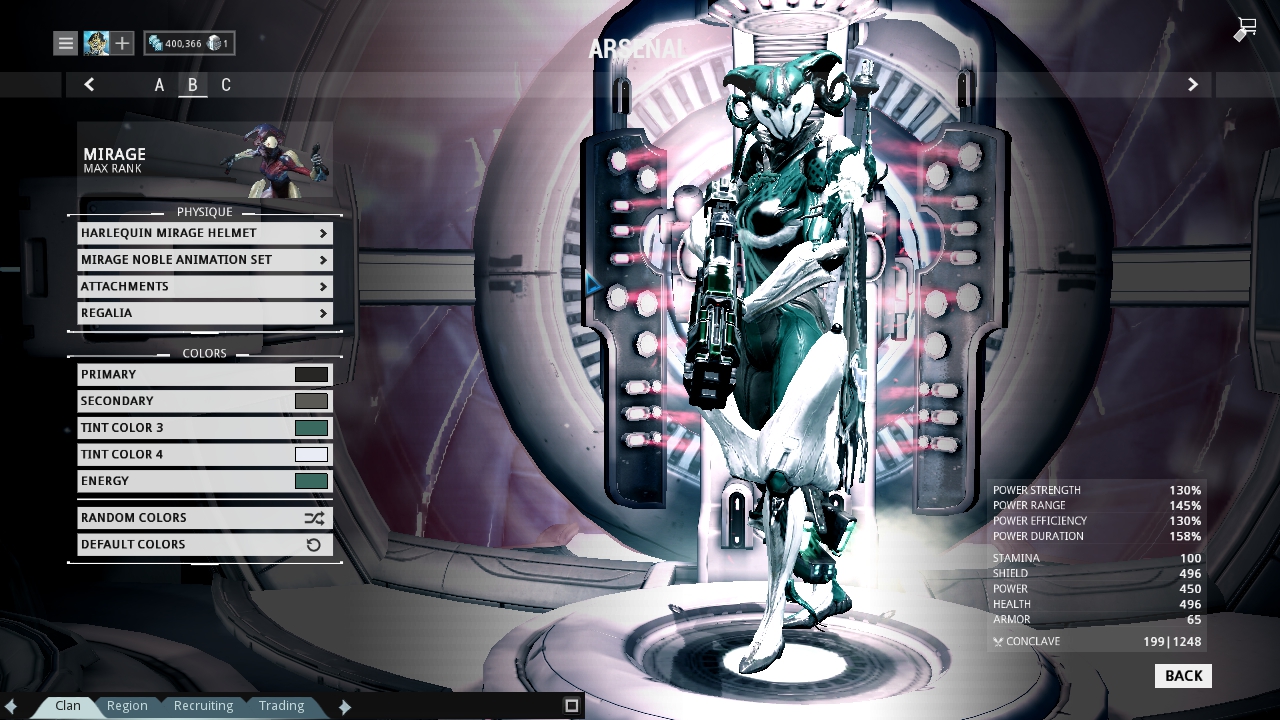Expand the Attachments section
The image size is (1280, 720).
(204, 286)
